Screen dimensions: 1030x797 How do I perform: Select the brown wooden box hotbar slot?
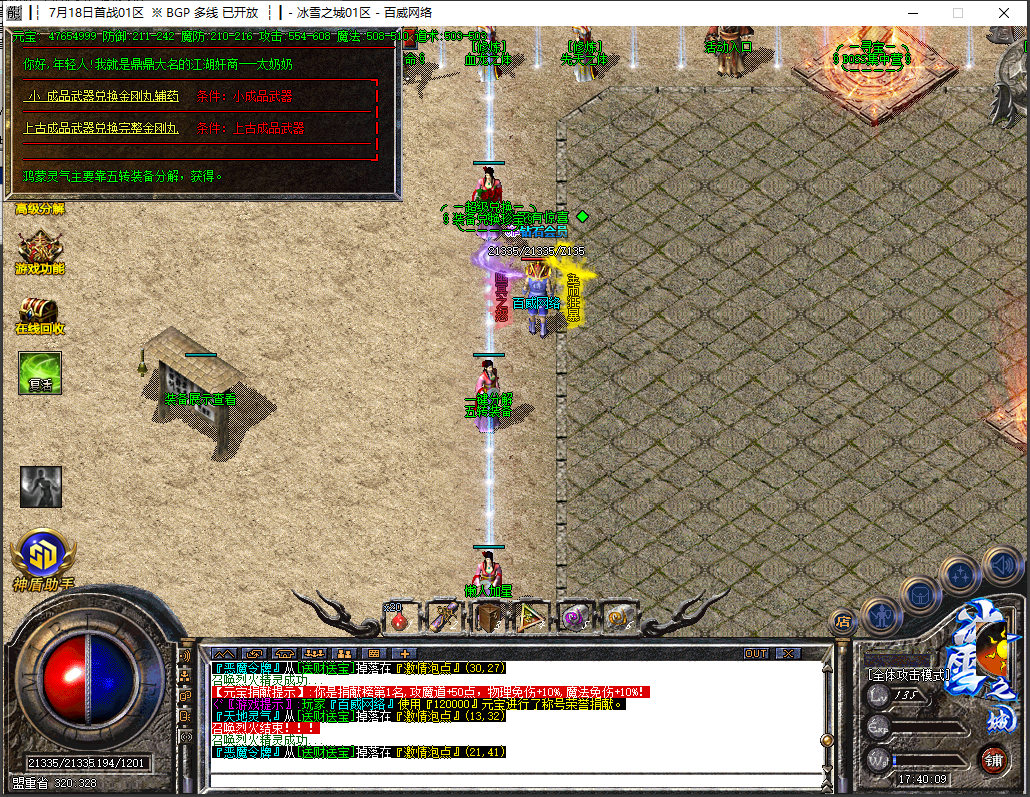[489, 618]
